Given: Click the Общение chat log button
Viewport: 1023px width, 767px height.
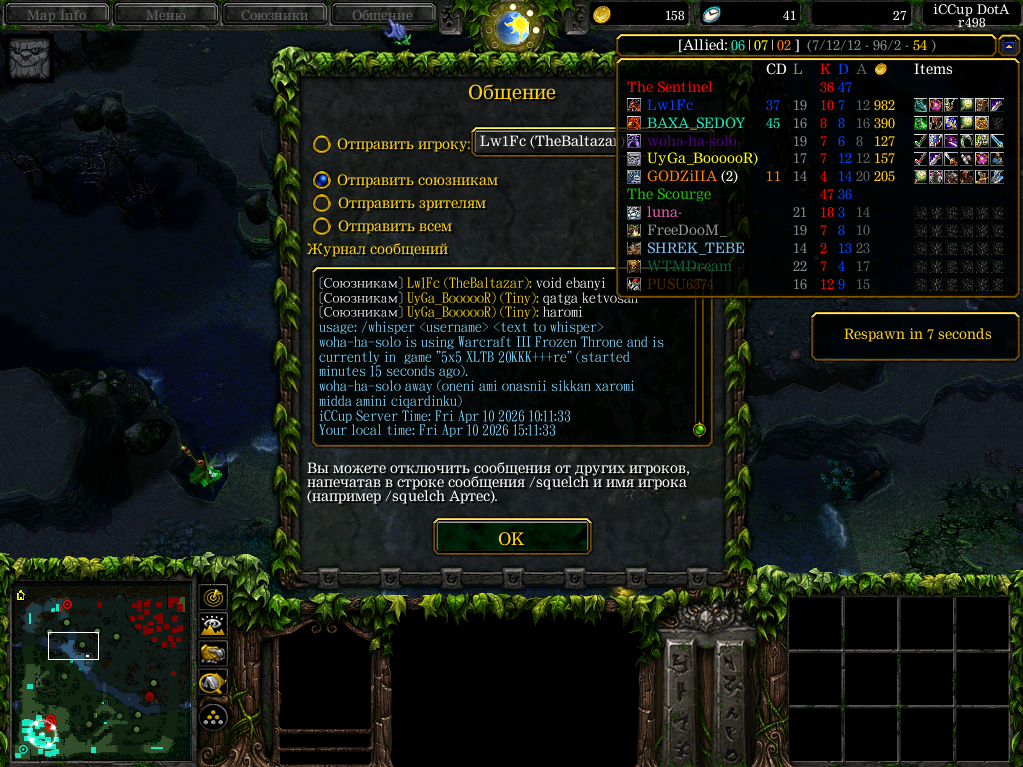Looking at the screenshot, I should [382, 15].
